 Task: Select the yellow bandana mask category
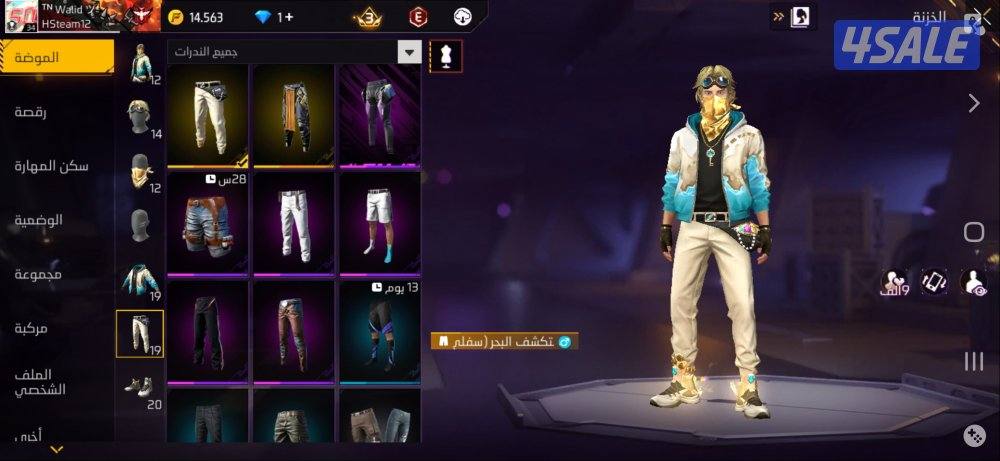(x=139, y=172)
